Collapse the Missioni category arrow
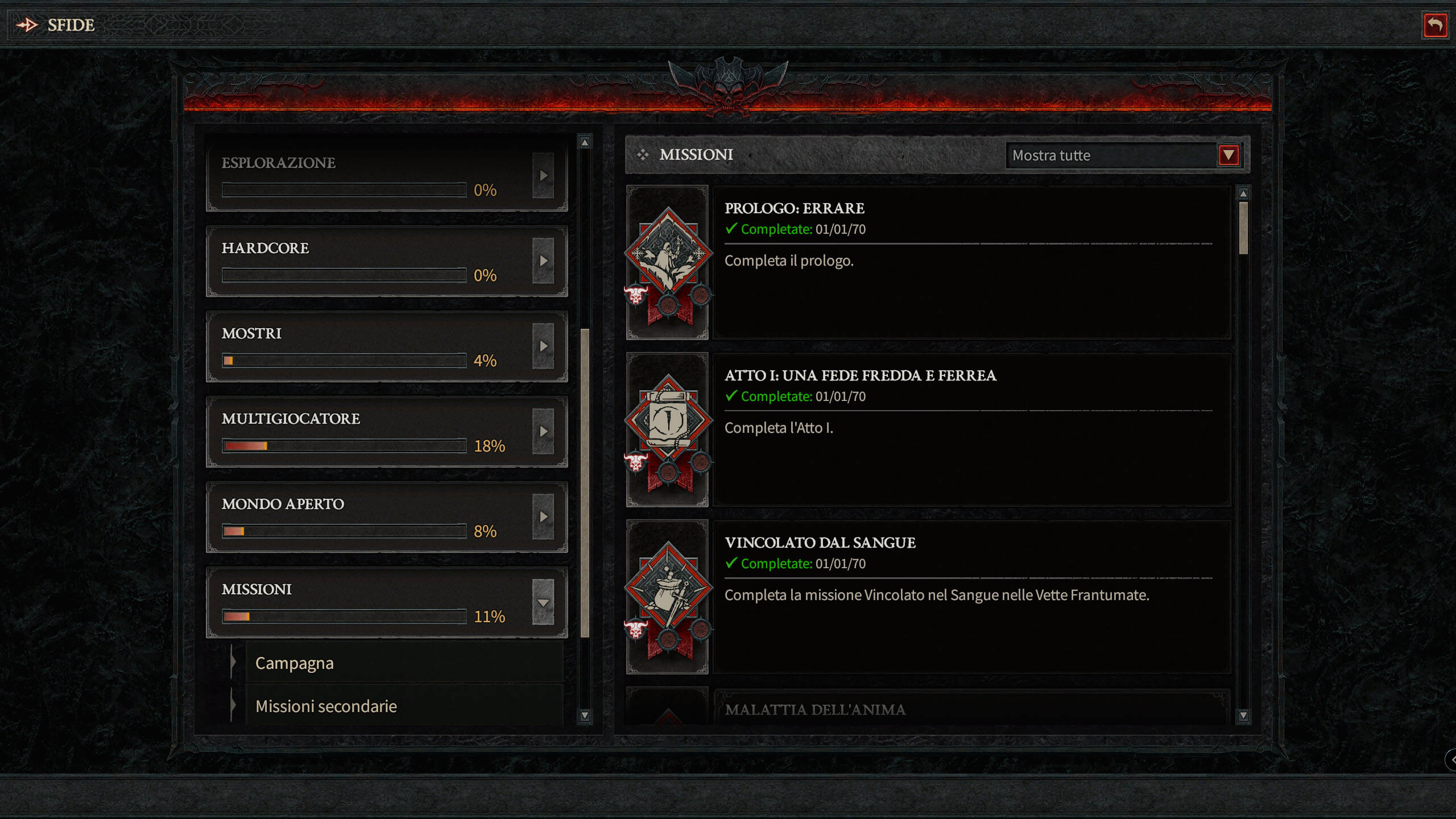The width and height of the screenshot is (1456, 819). (x=543, y=602)
